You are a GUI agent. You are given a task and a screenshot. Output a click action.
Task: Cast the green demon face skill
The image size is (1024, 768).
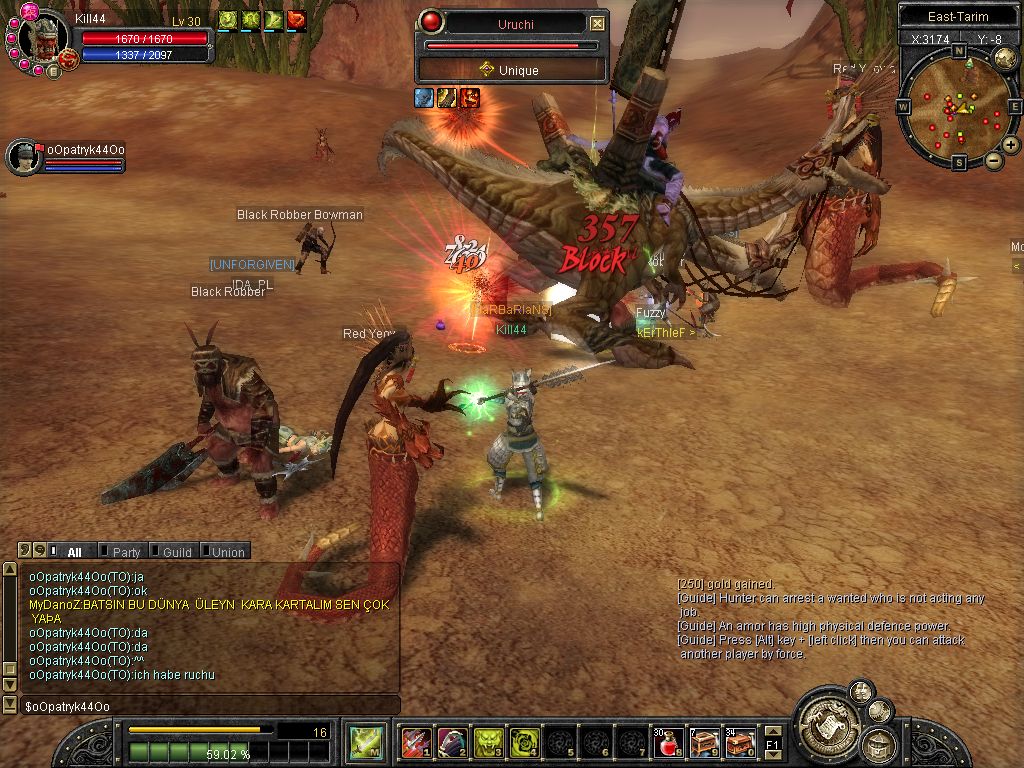click(x=488, y=743)
